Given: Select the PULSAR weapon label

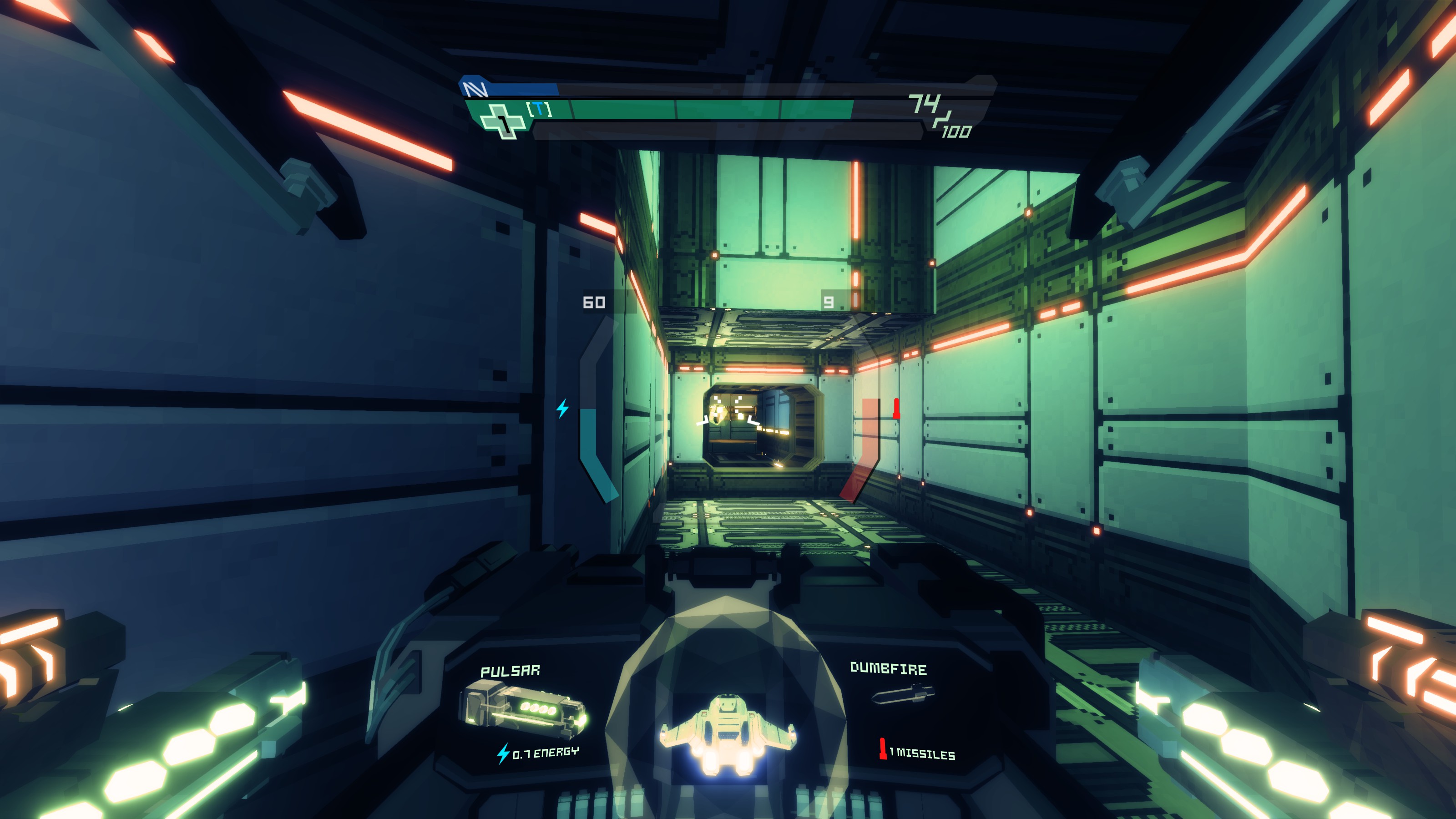Looking at the screenshot, I should pyautogui.click(x=511, y=672).
